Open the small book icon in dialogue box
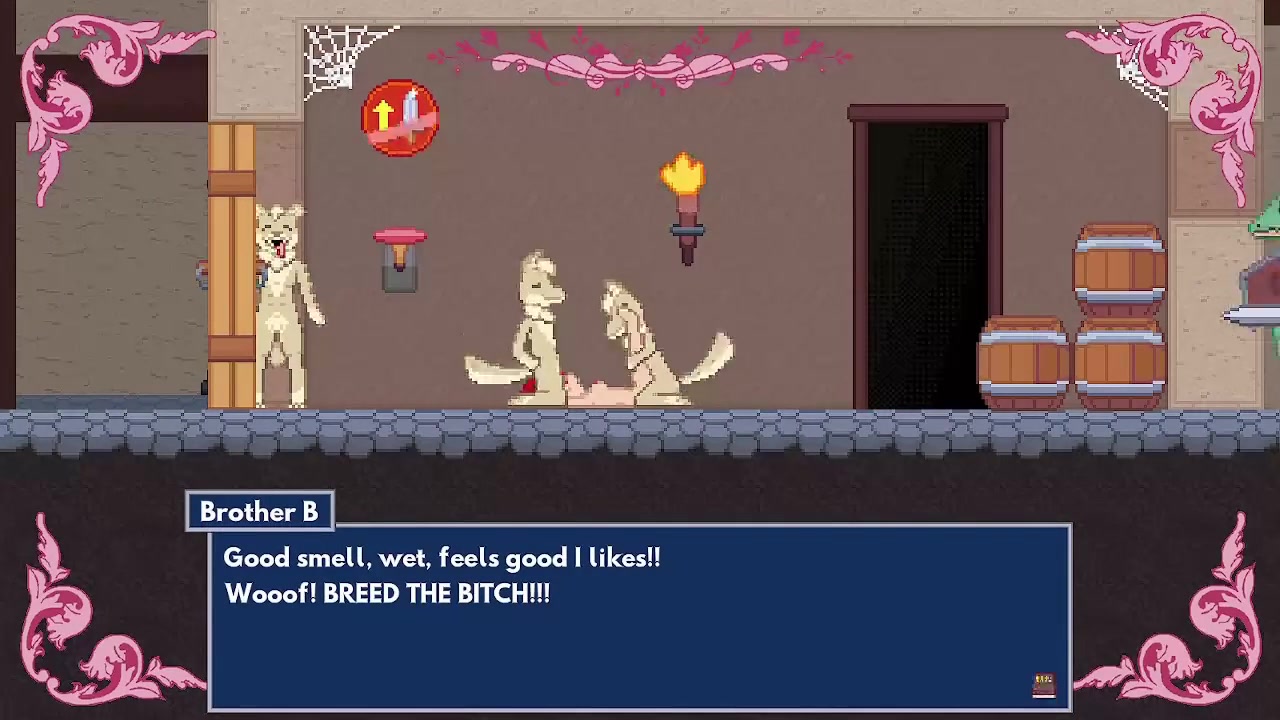This screenshot has width=1280, height=720. point(1044,684)
